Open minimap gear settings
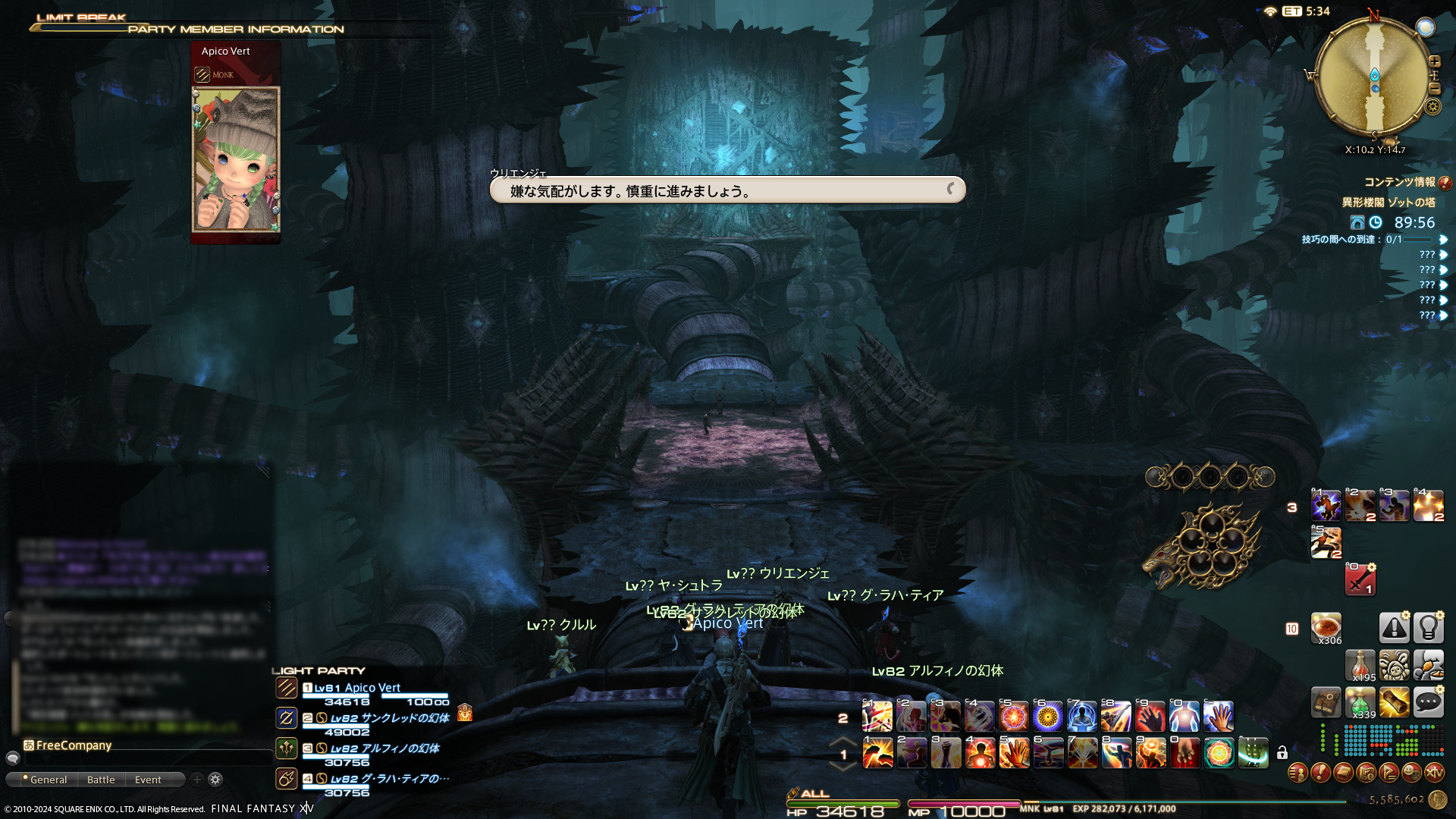The image size is (1456, 819). coord(1432,106)
